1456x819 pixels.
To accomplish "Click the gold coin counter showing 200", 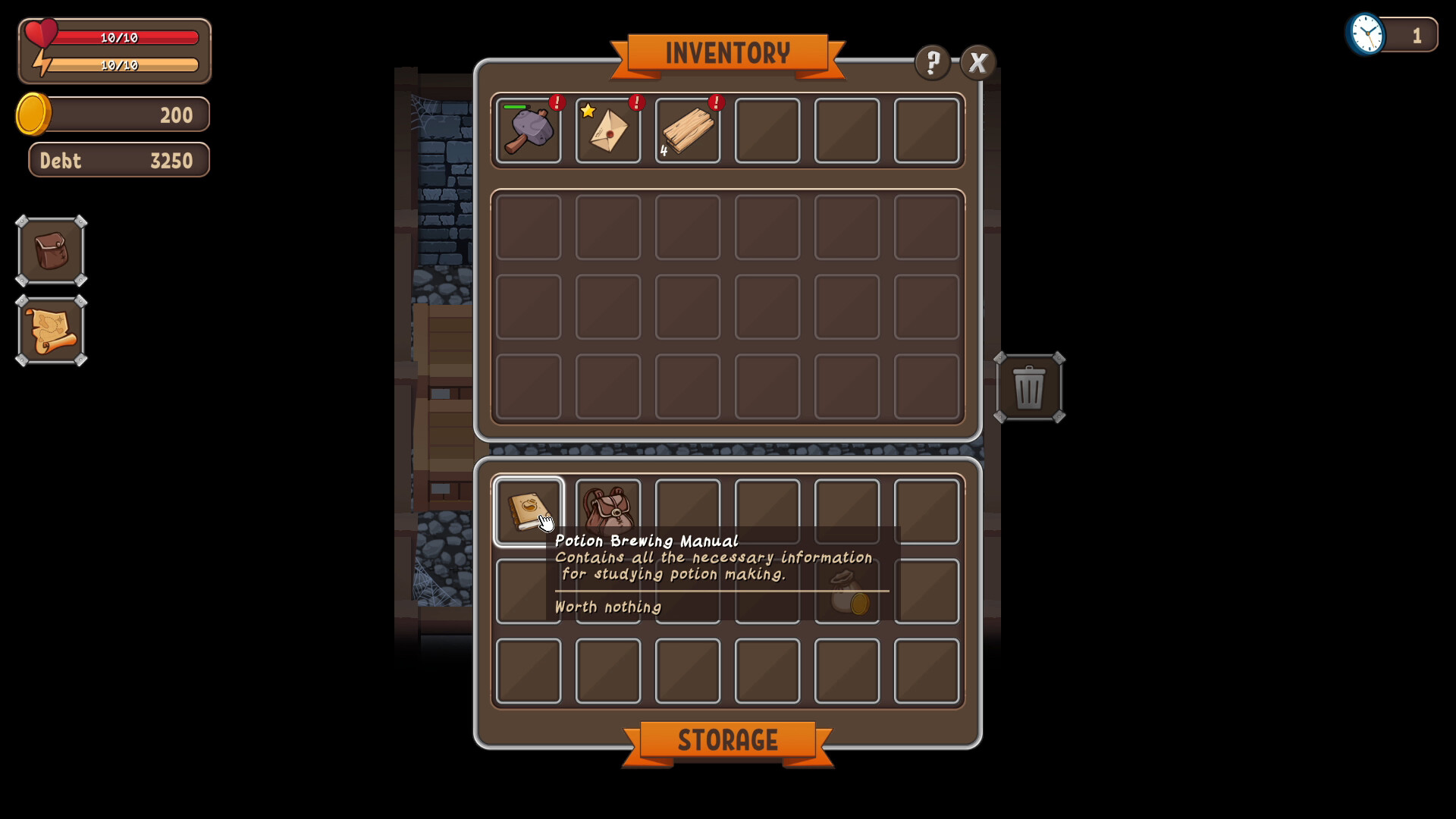I will (112, 115).
